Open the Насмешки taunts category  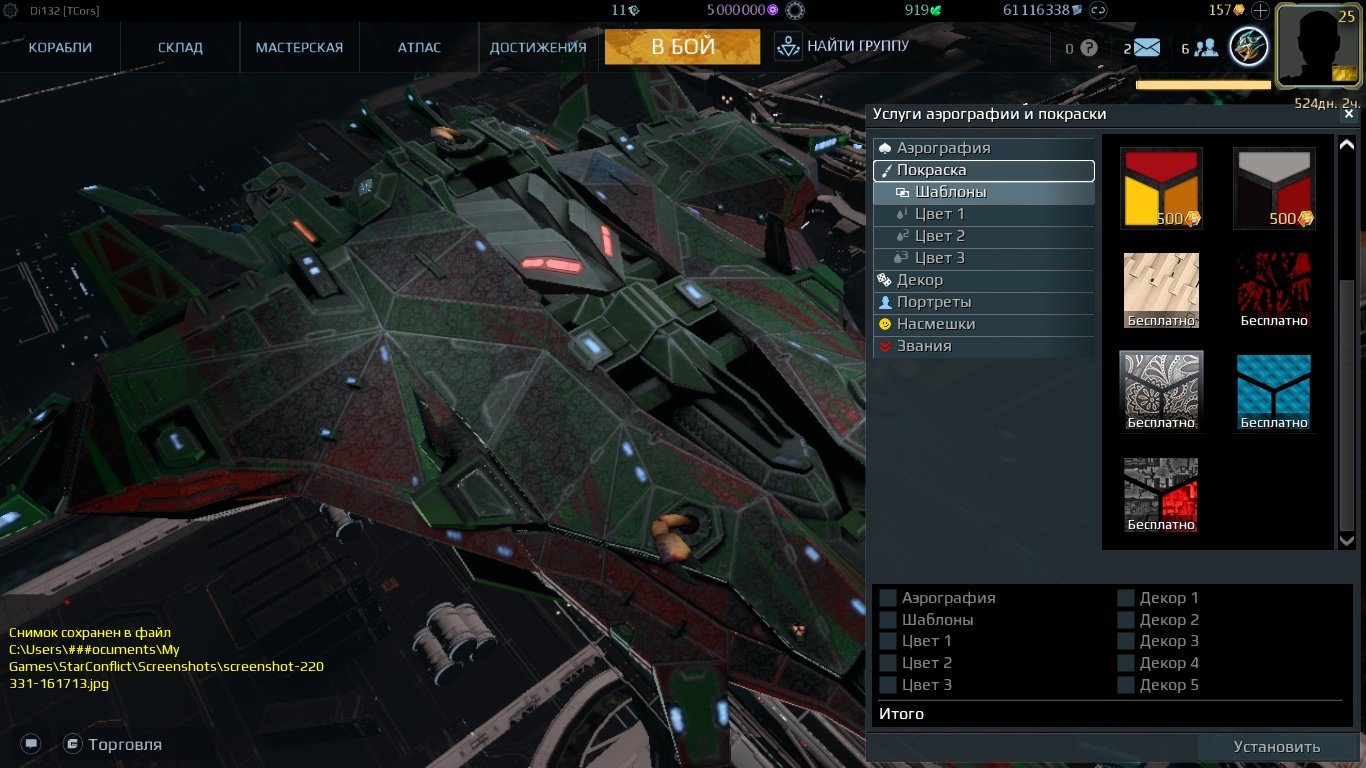pos(936,324)
